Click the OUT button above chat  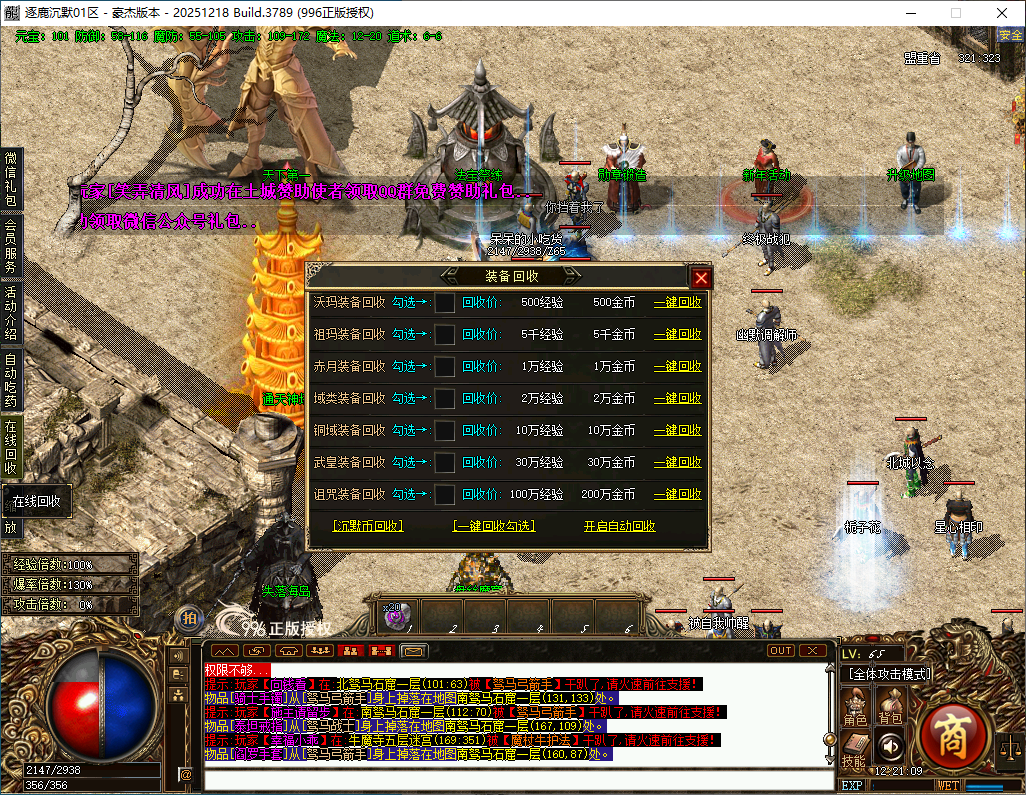[781, 650]
